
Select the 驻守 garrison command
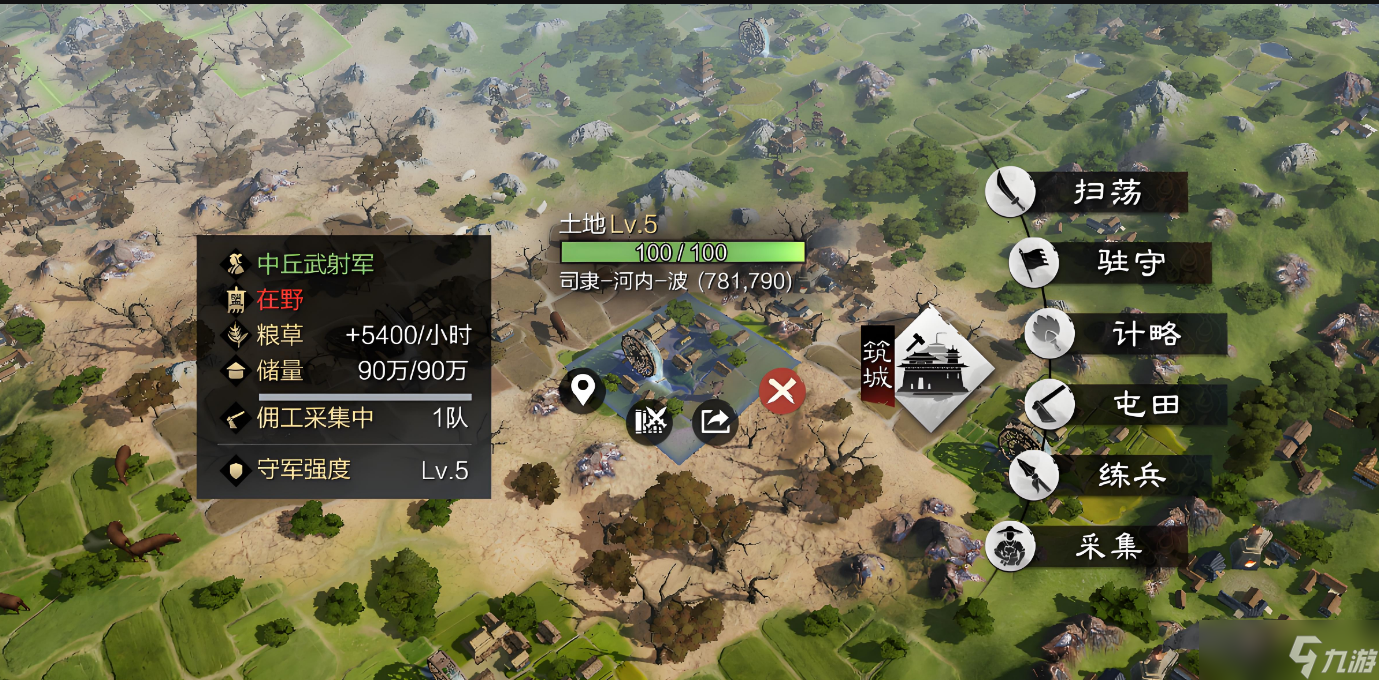pos(1108,263)
